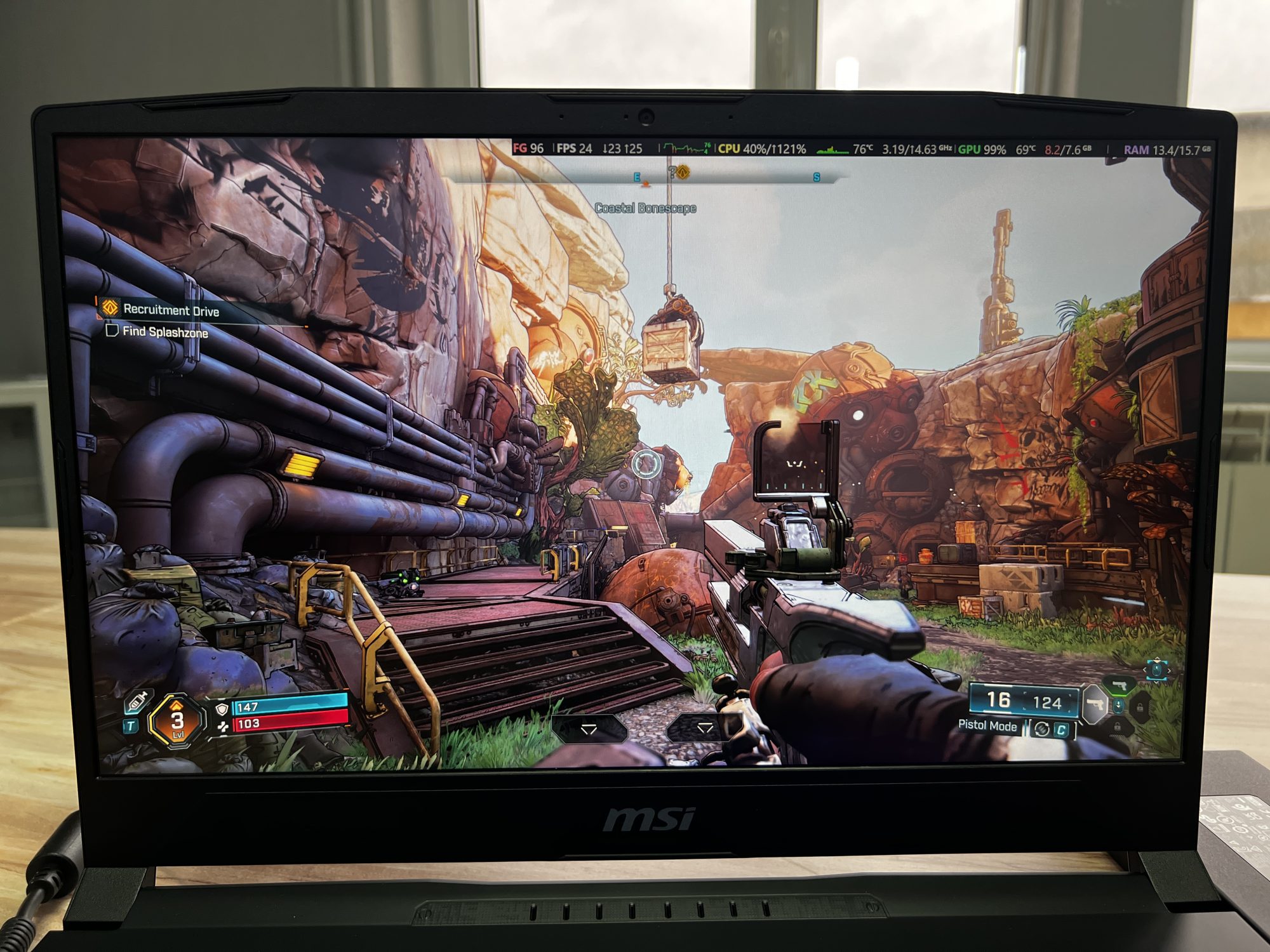This screenshot has width=1270, height=952.
Task: Toggle the Pistol Mode swap icon
Action: (1041, 729)
